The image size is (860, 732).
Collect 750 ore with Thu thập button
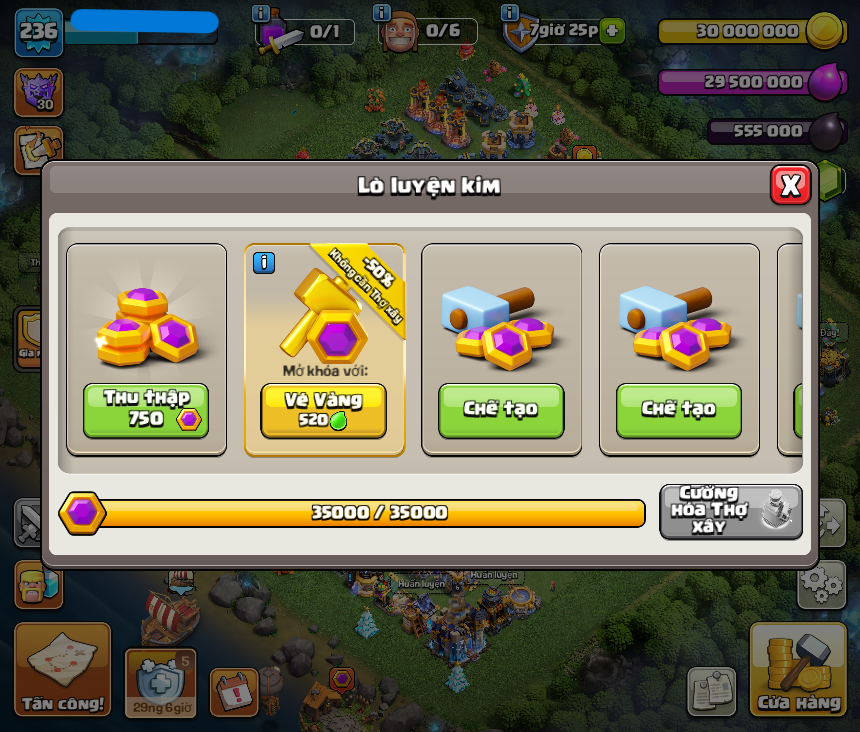coord(146,410)
